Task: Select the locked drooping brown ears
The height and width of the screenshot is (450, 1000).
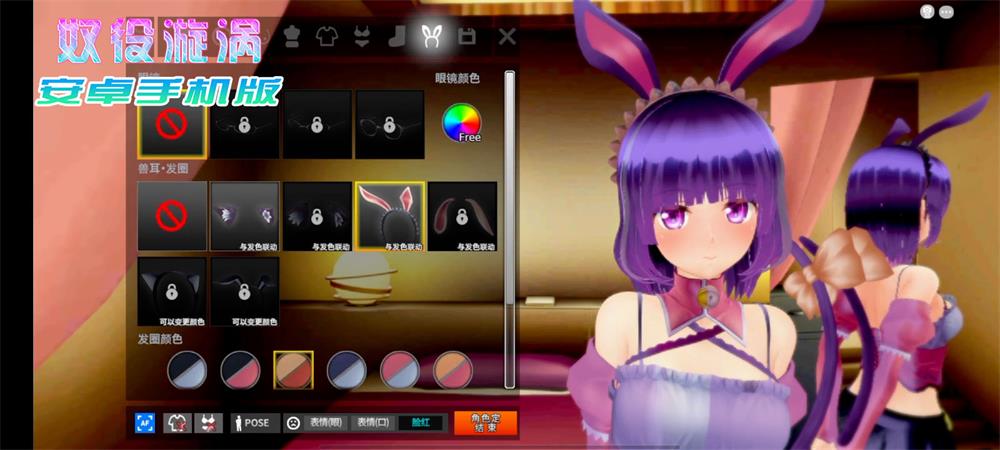Action: tap(462, 215)
